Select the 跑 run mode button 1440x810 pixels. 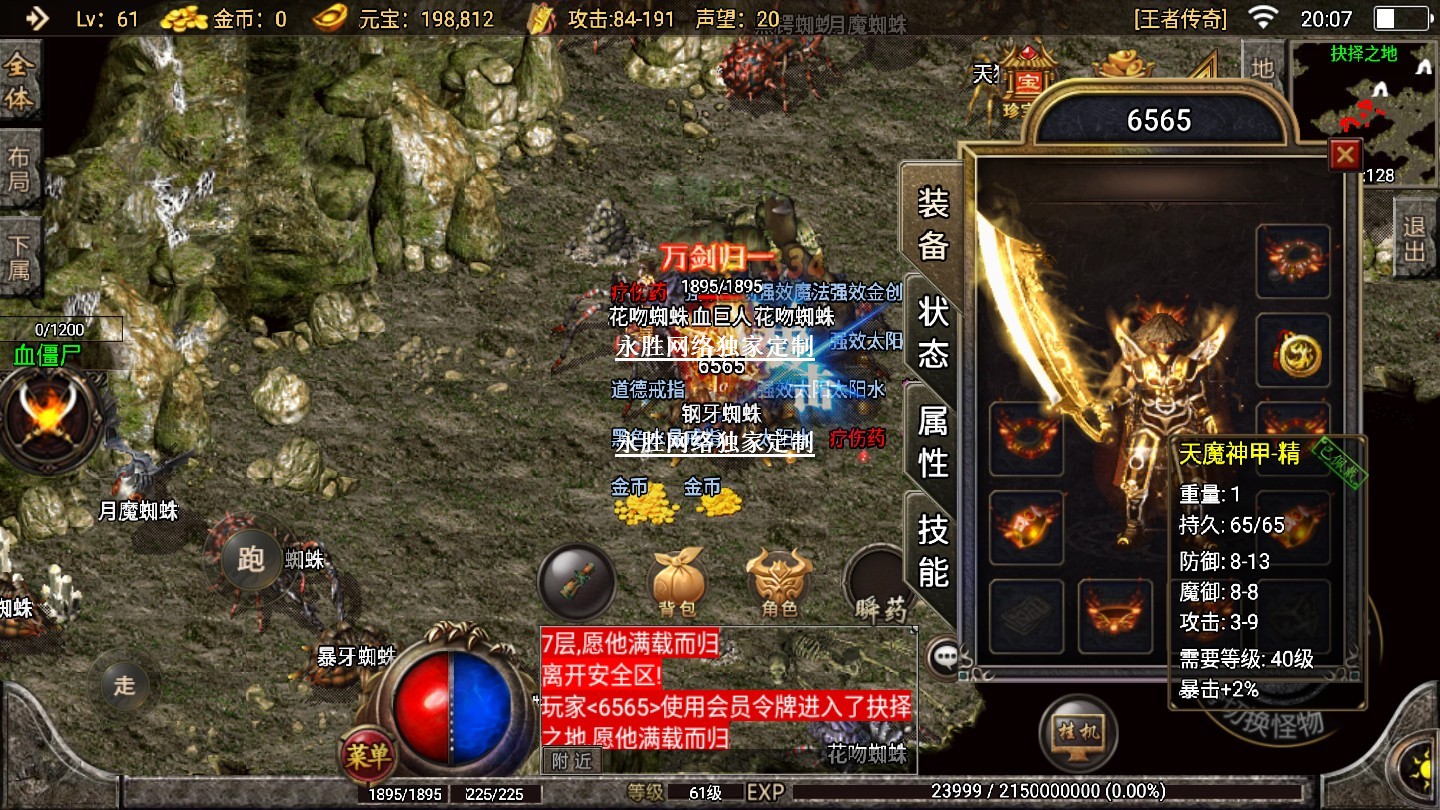250,559
